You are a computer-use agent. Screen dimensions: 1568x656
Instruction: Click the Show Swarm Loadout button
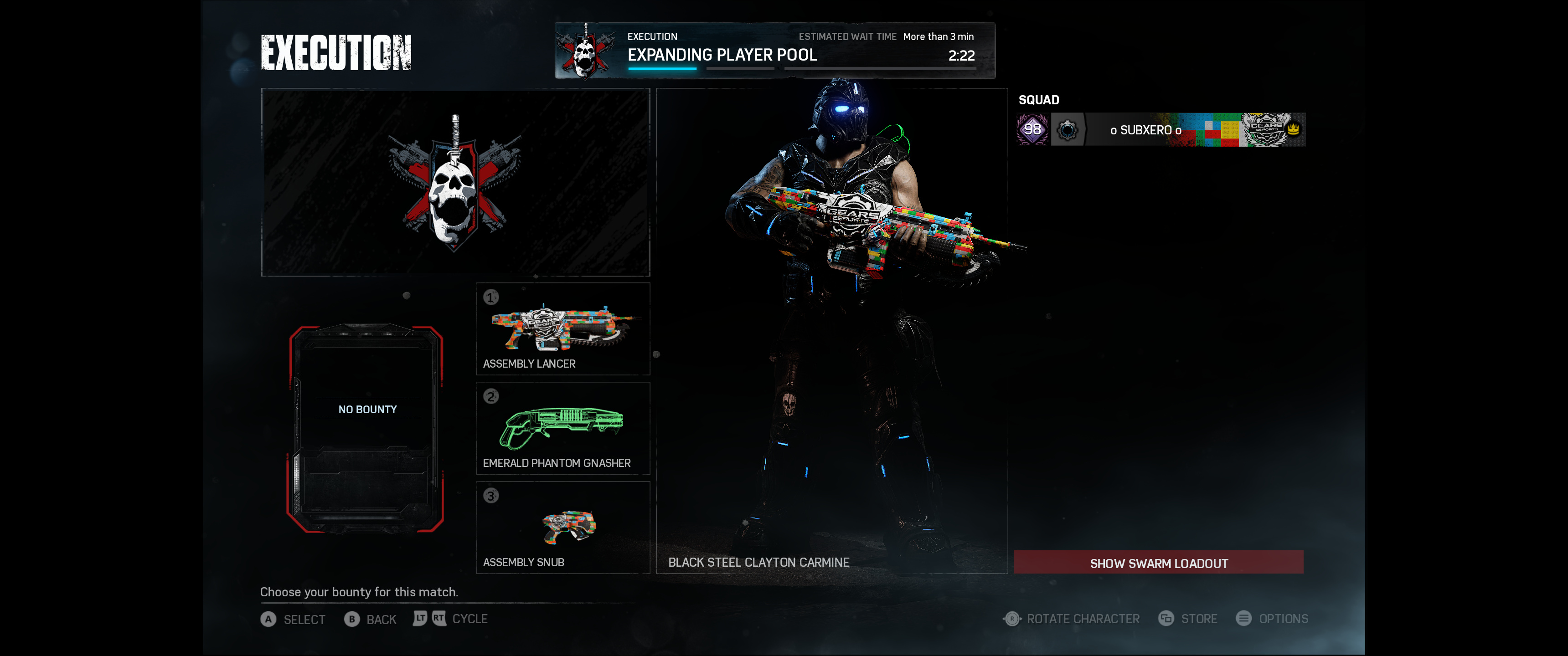1158,562
